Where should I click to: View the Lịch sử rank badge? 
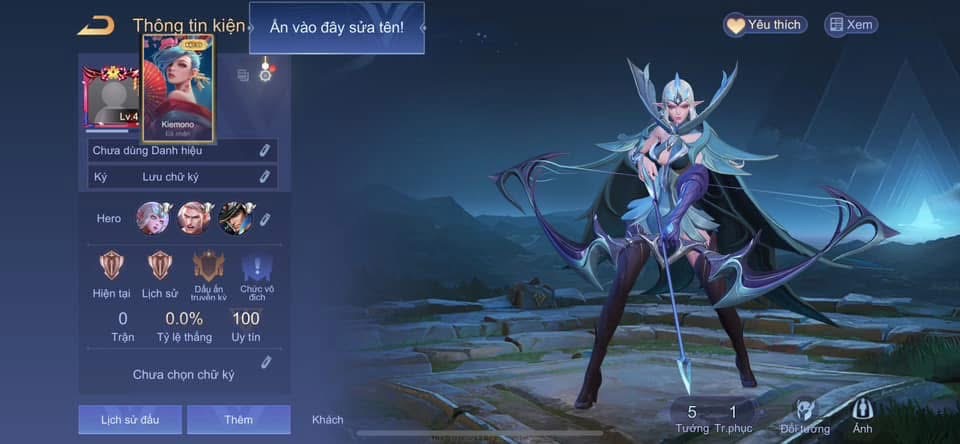[x=159, y=266]
